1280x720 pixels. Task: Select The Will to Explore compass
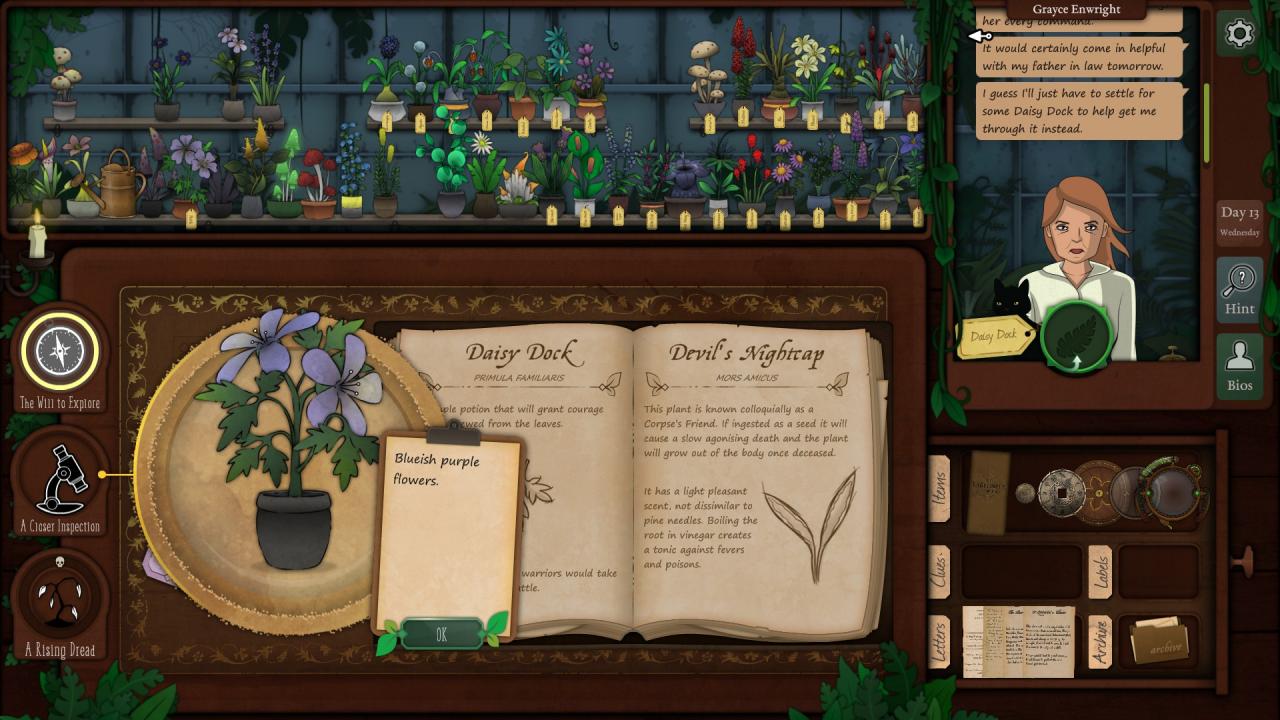click(x=60, y=351)
